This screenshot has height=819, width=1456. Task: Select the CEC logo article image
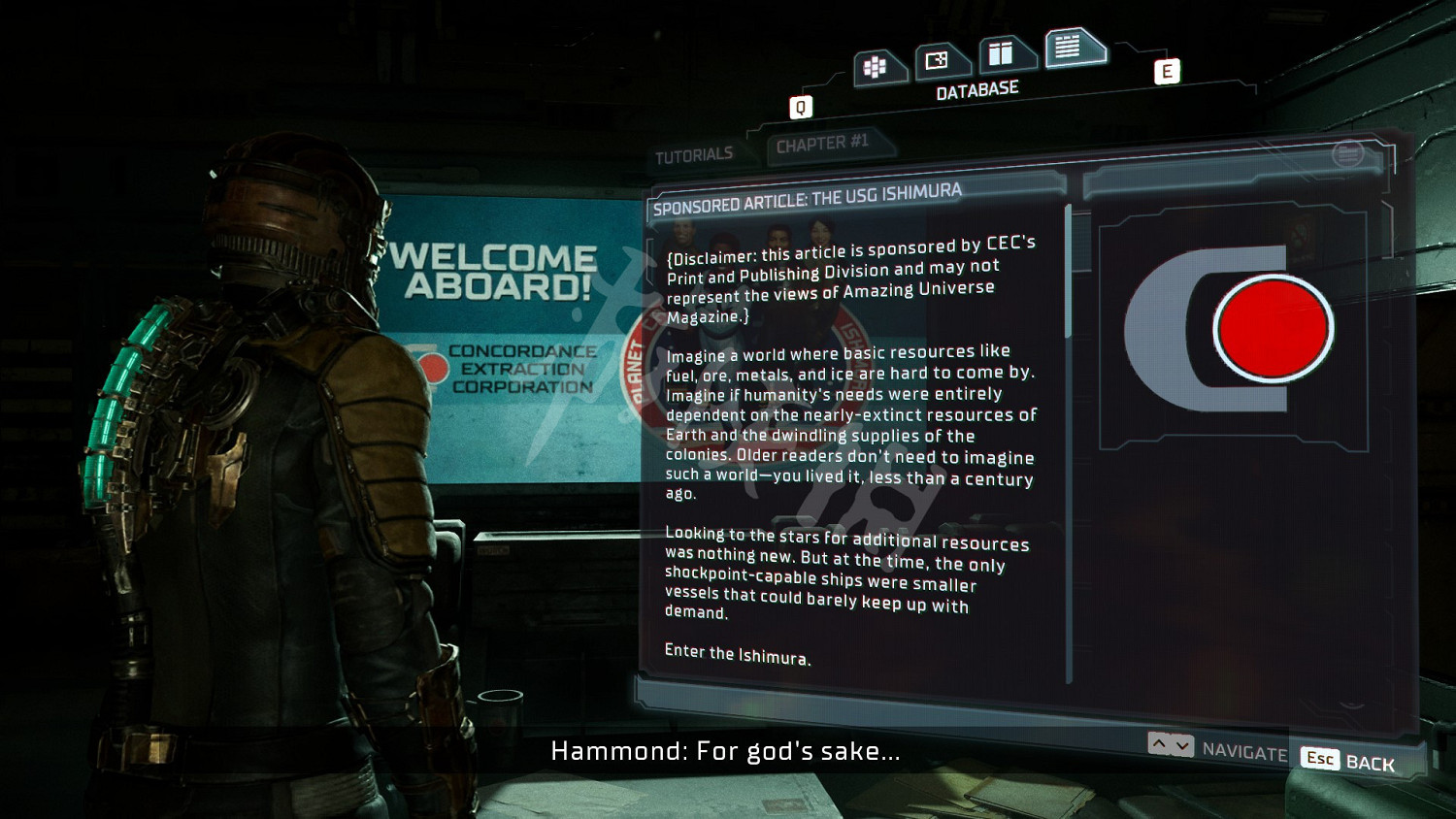pyautogui.click(x=1231, y=328)
